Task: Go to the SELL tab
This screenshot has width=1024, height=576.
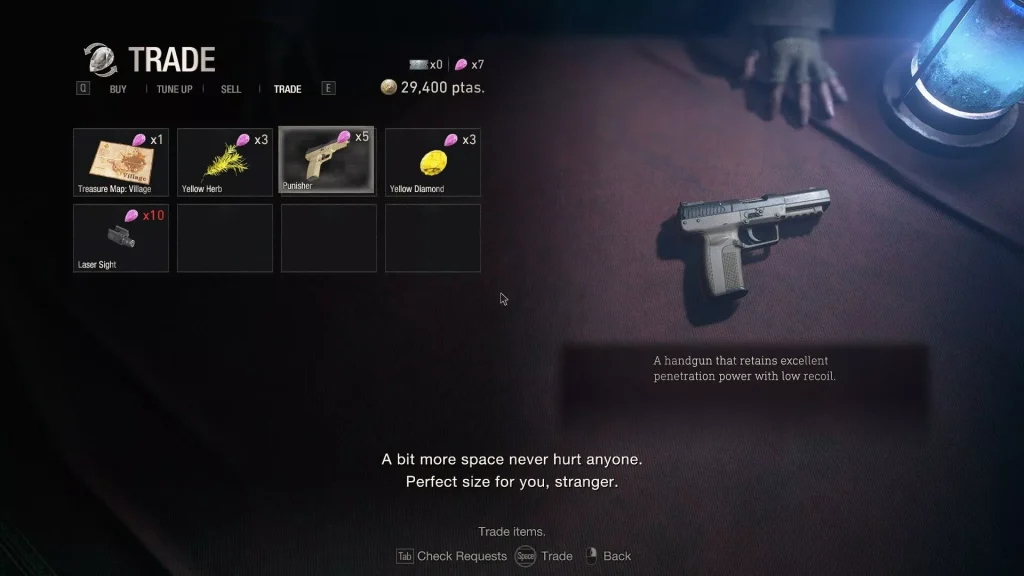Action: pos(231,89)
